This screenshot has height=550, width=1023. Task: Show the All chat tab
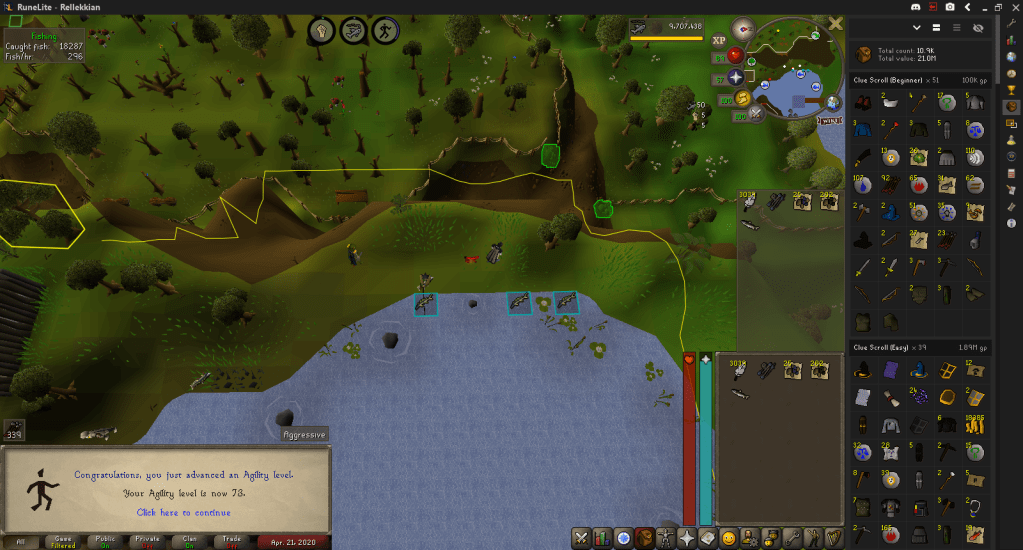click(22, 541)
